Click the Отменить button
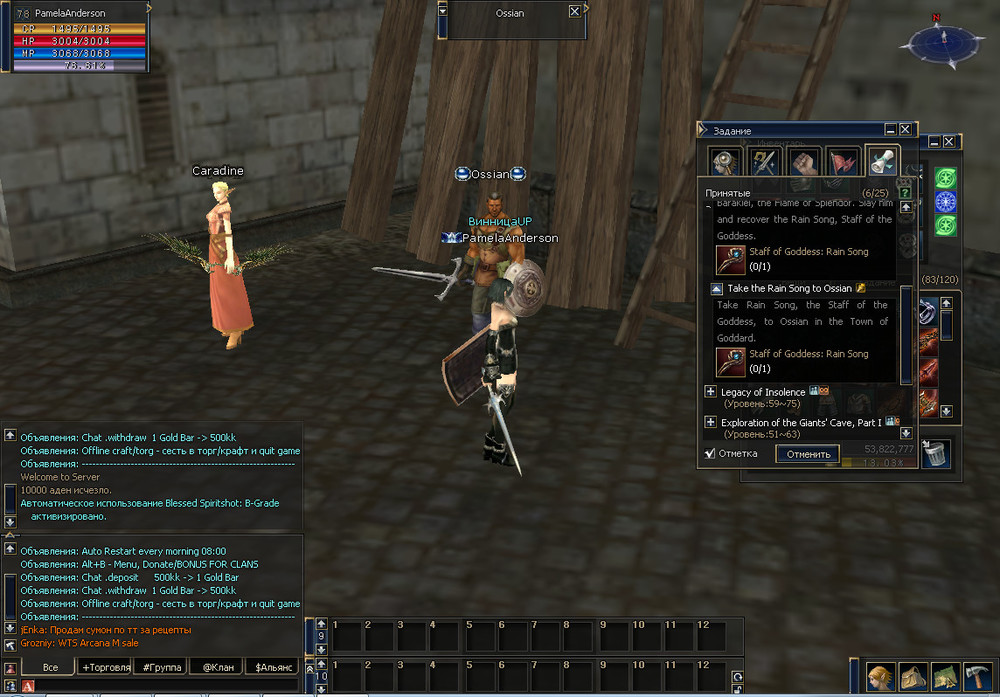The image size is (1000, 697). tap(808, 454)
